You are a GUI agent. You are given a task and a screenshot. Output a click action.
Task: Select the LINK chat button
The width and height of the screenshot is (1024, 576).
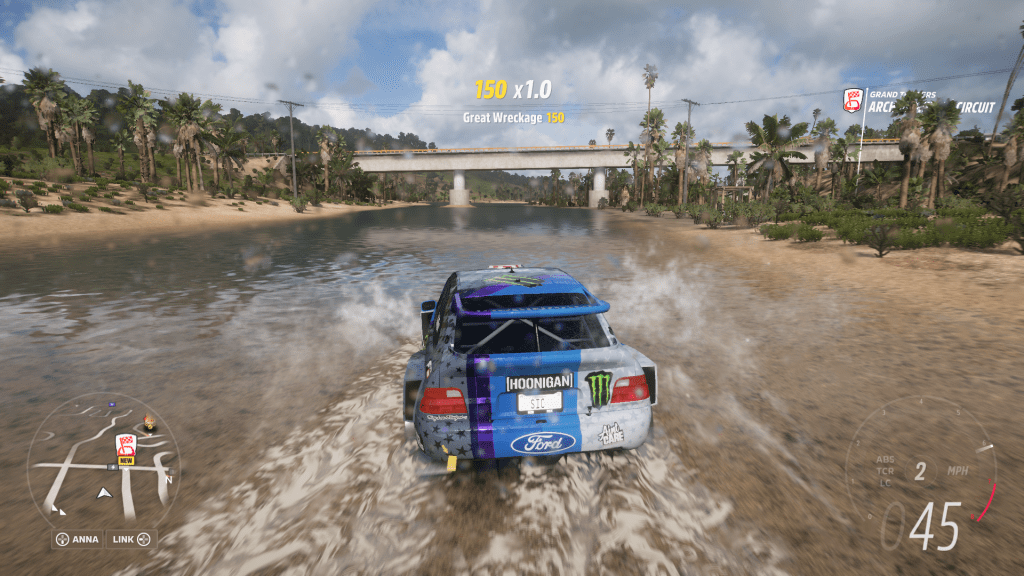[x=132, y=539]
